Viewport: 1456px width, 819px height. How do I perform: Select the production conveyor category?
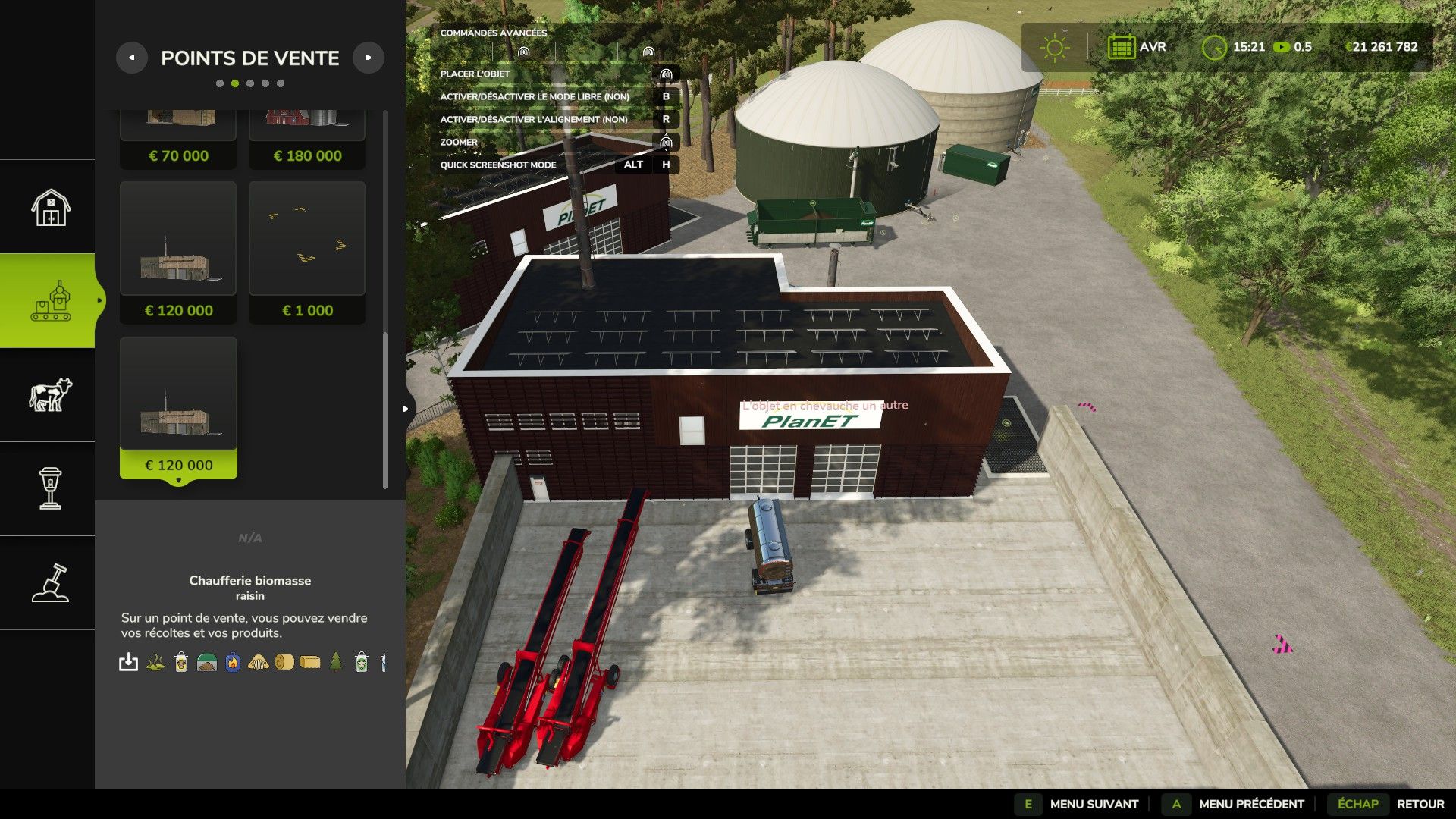tap(50, 301)
